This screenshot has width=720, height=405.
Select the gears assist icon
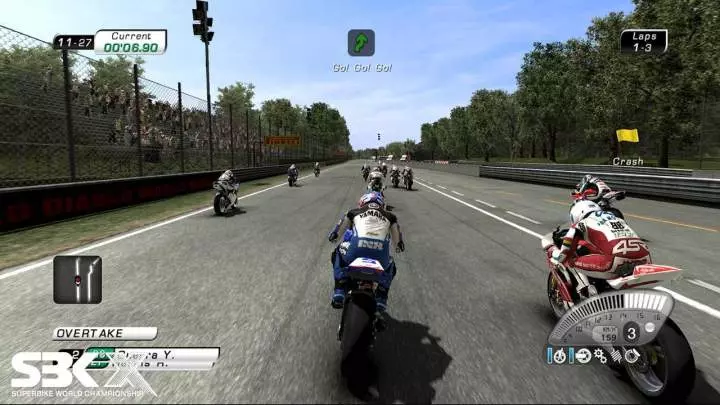[599, 355]
